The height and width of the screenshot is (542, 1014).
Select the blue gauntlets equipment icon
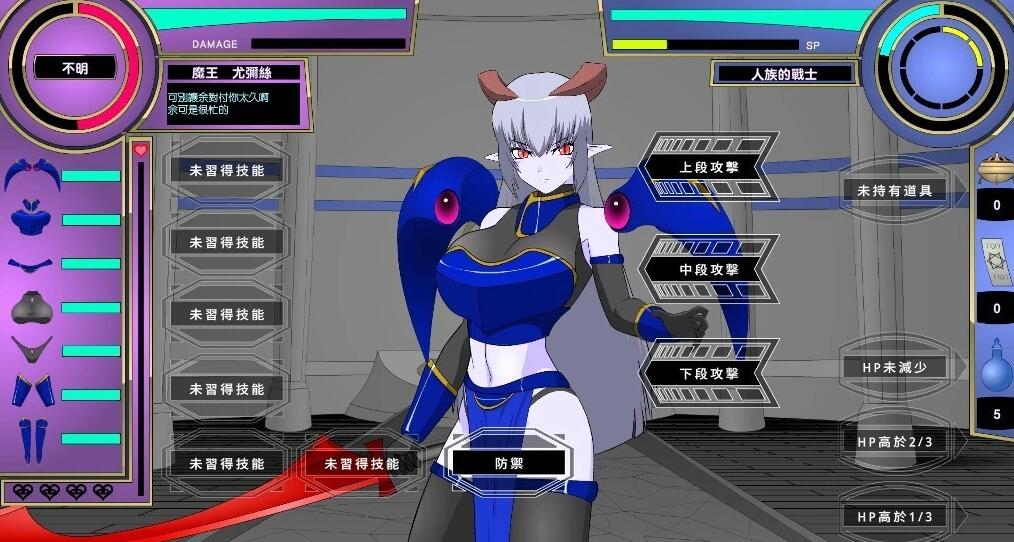31,390
